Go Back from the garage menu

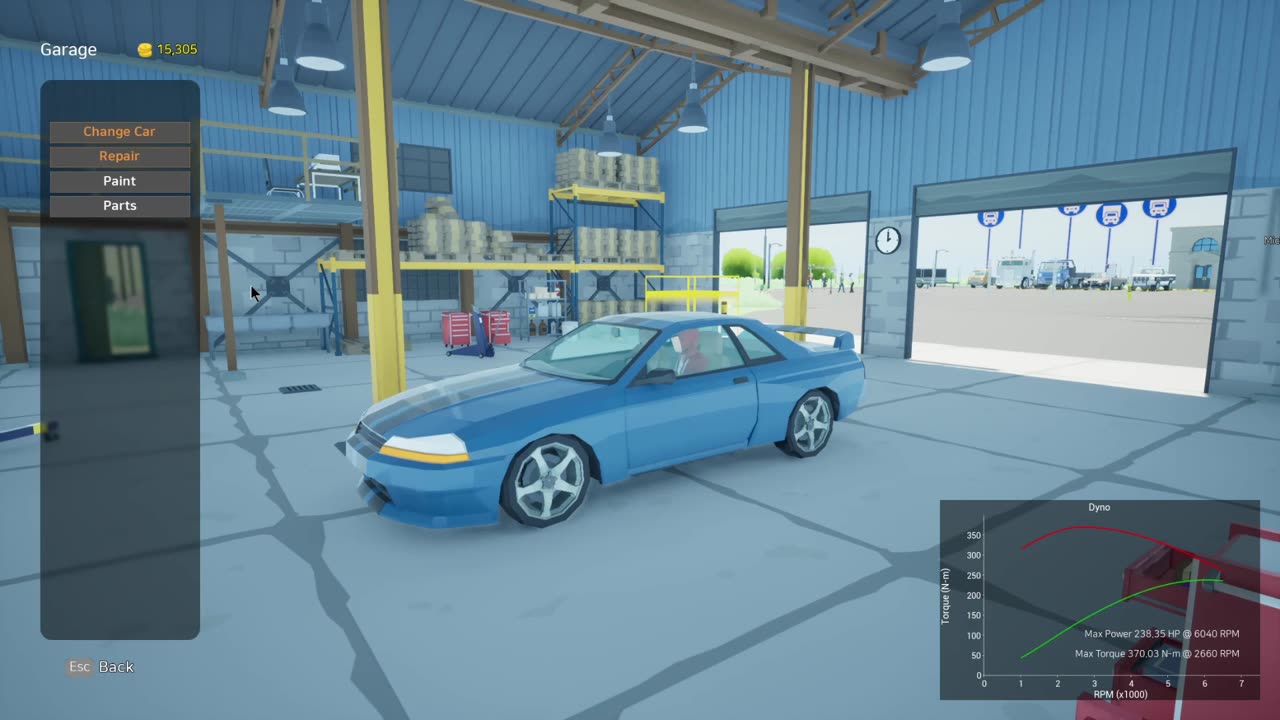101,667
